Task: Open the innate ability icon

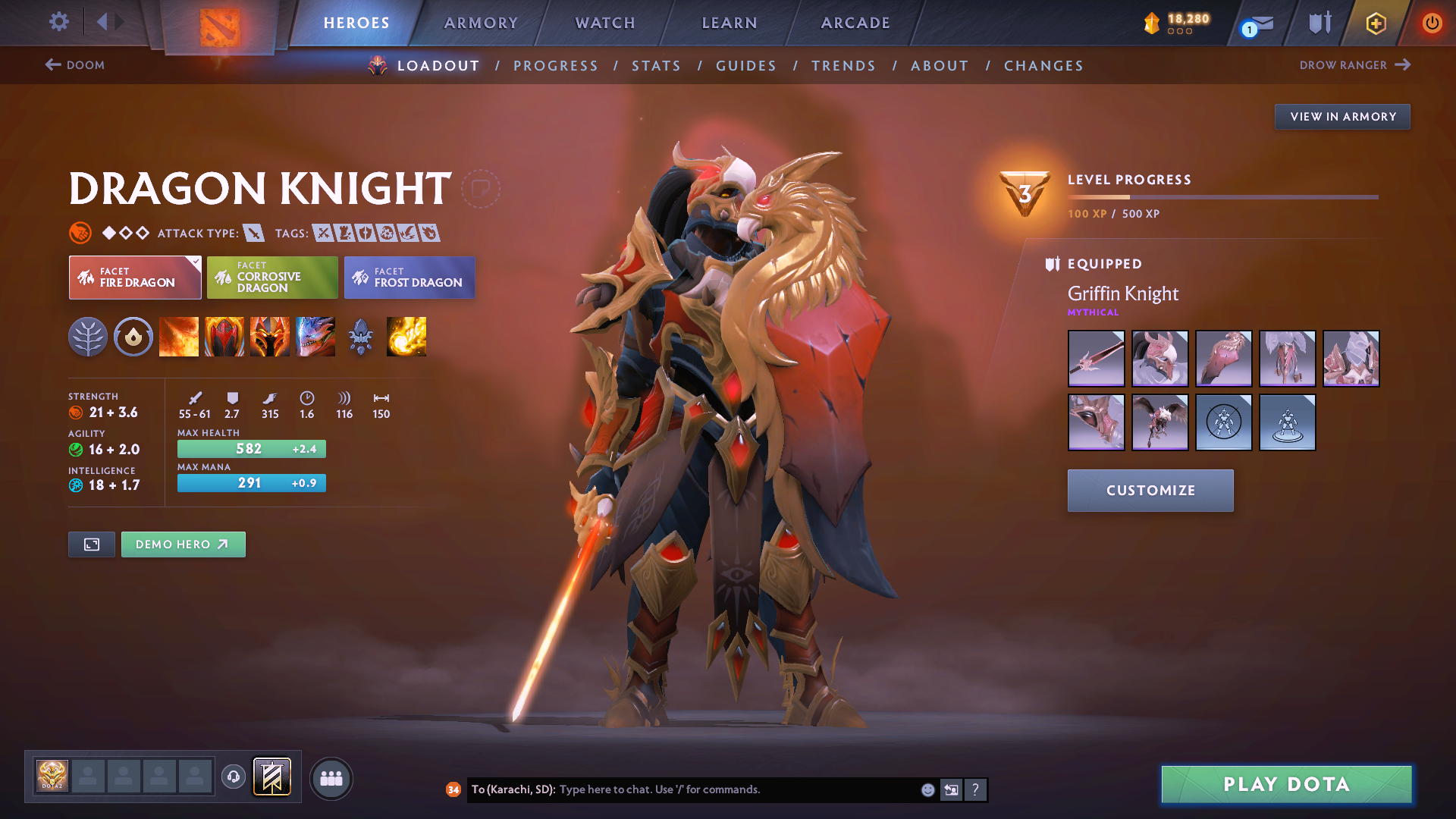Action: tap(133, 337)
